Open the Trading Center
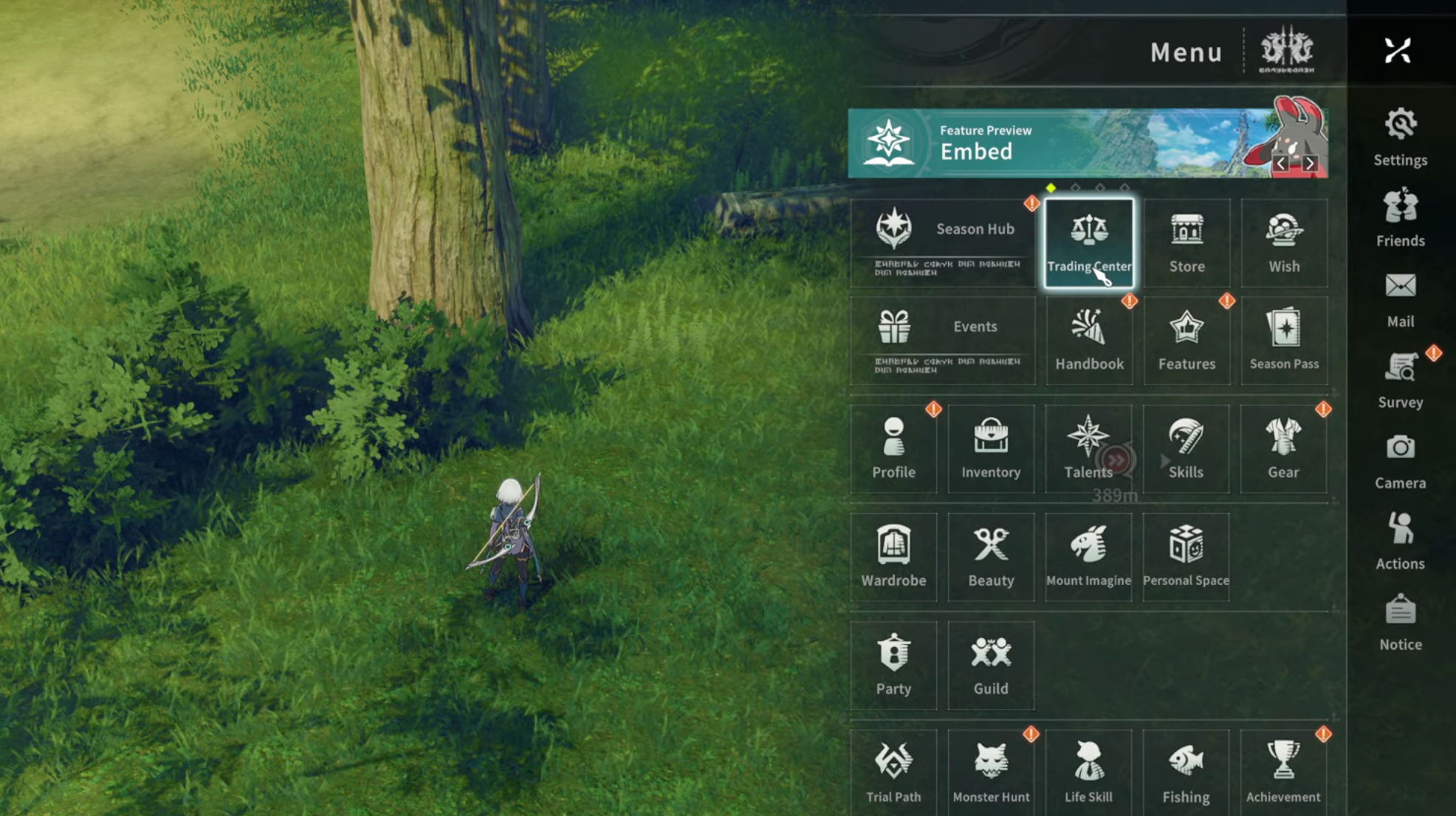1456x816 pixels. click(1089, 242)
